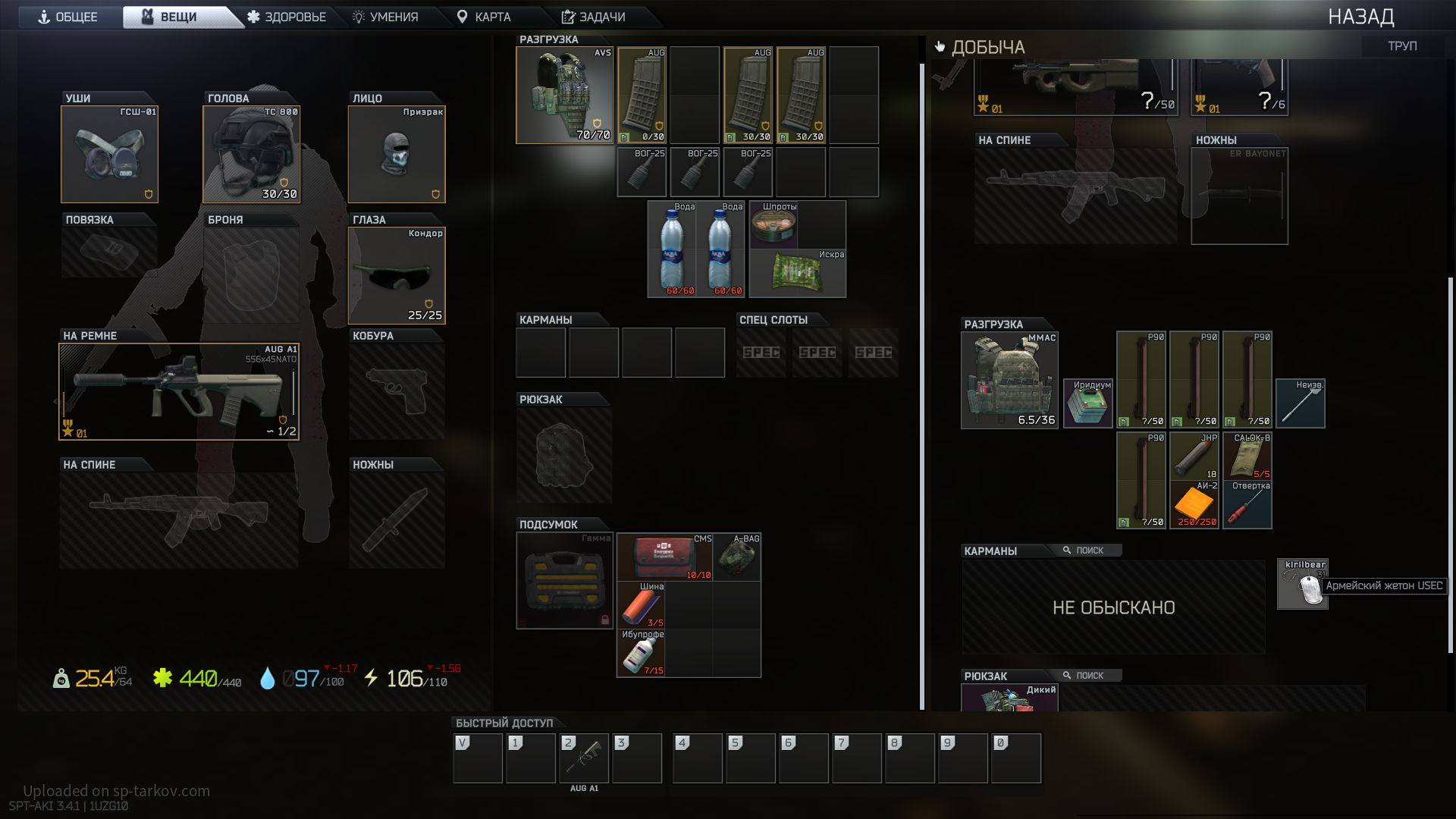The height and width of the screenshot is (819, 1456).
Task: Click the Призрак balaclava face slot
Action: (x=397, y=155)
